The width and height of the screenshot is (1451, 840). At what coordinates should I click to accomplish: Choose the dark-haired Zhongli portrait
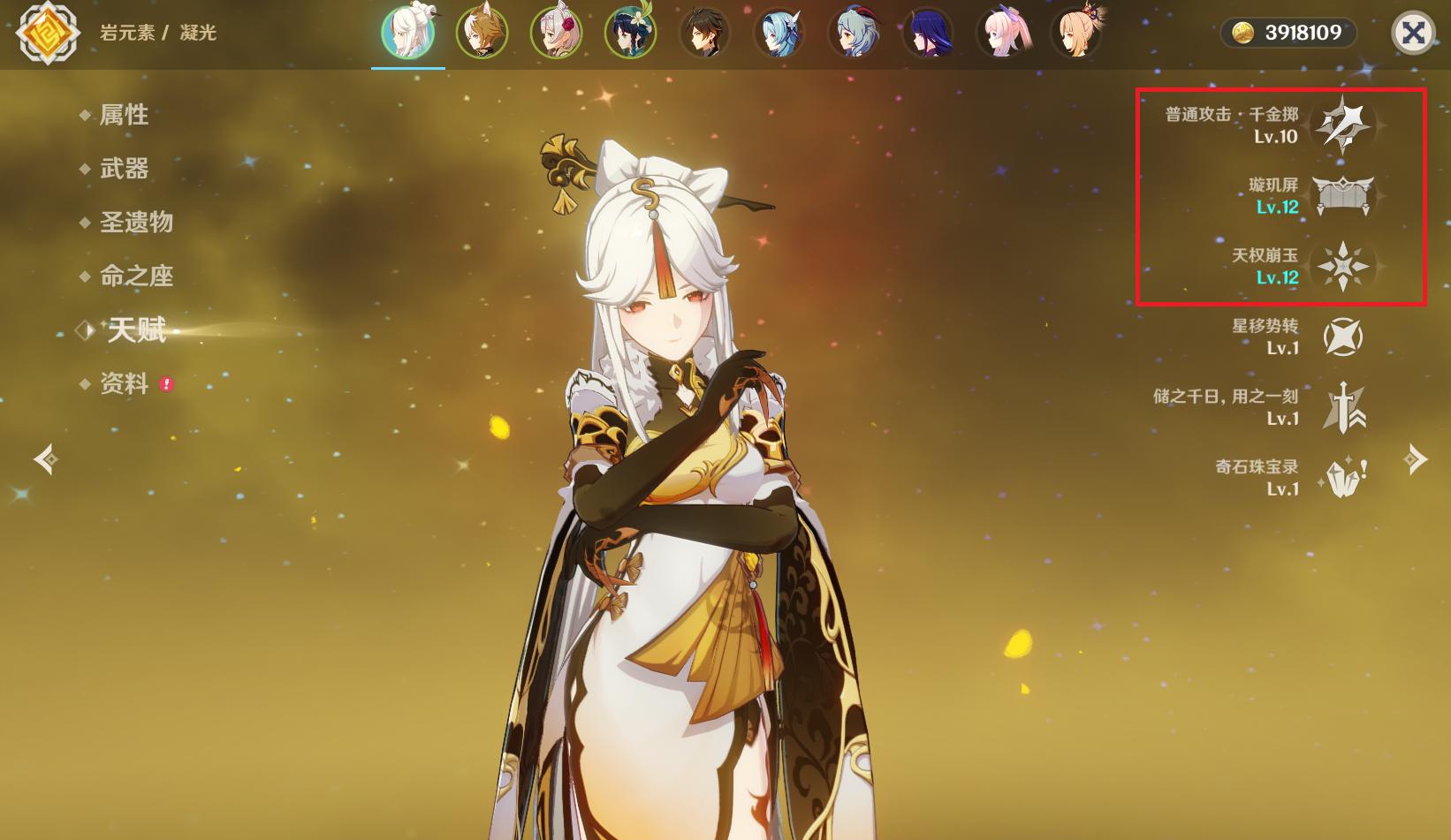[704, 33]
